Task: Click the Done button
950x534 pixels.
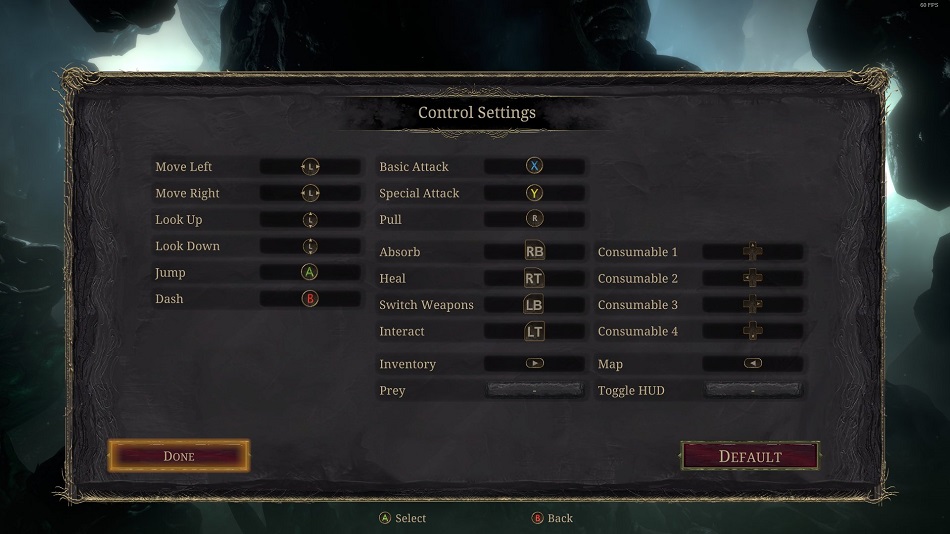Action: 179,456
